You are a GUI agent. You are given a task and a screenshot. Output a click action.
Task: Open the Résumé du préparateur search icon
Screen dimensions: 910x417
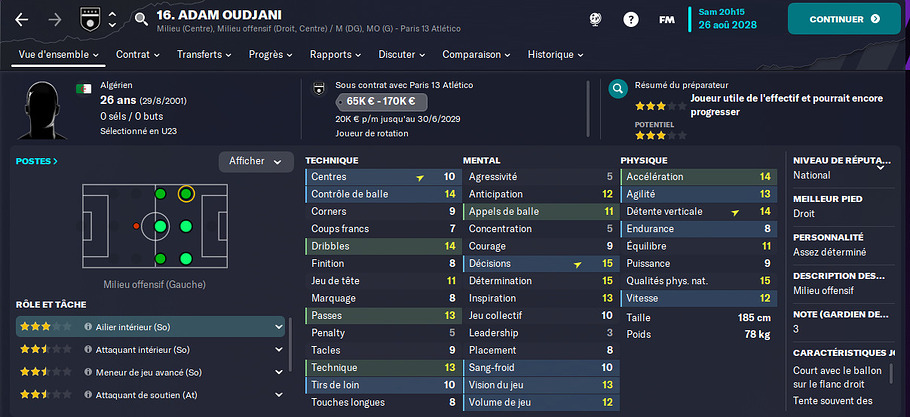pos(617,87)
